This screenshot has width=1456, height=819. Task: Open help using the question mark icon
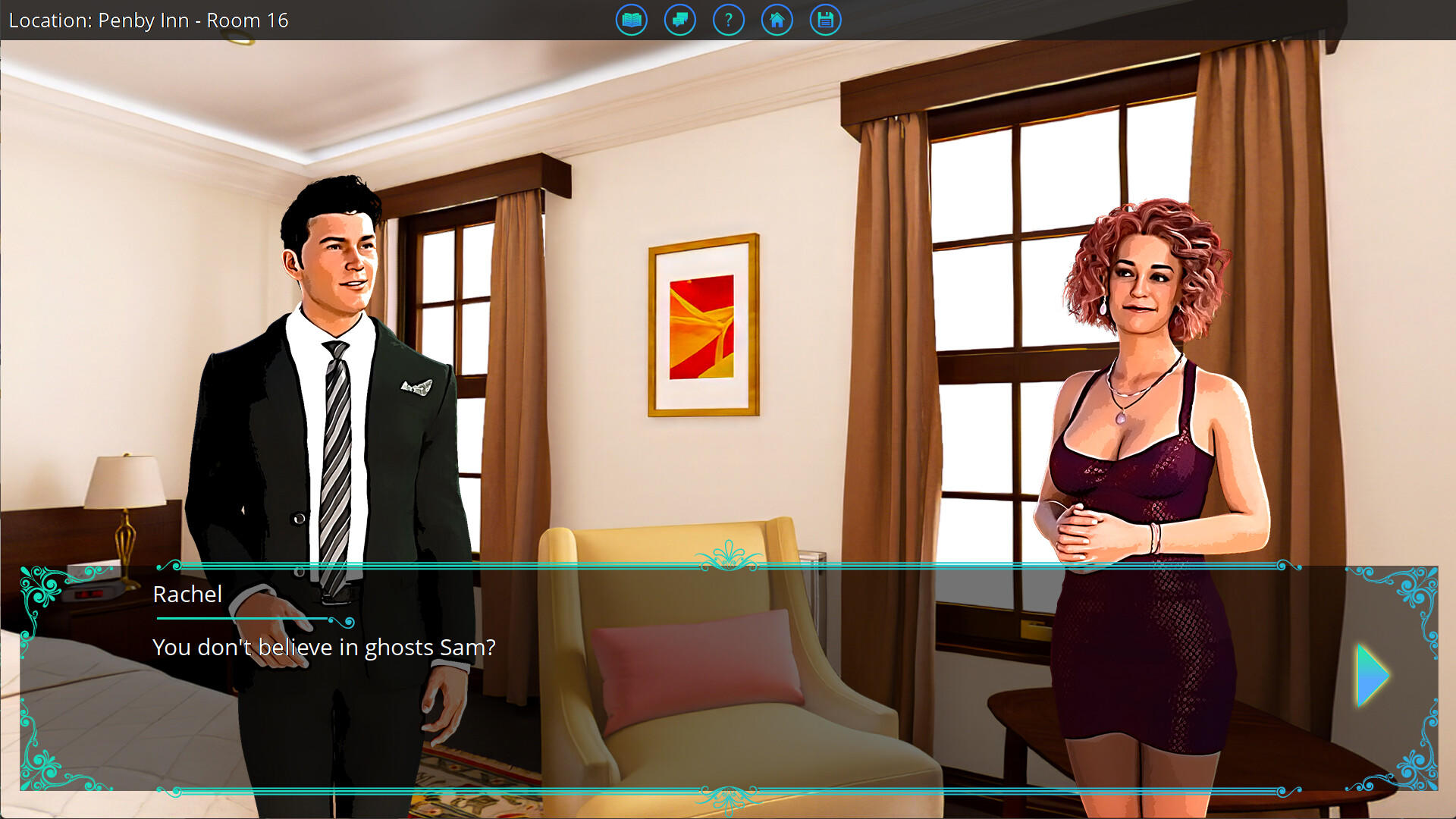pos(728,20)
